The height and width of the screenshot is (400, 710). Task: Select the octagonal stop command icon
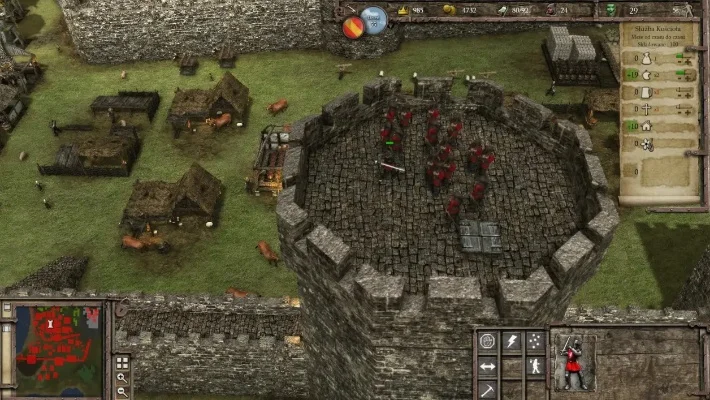point(488,342)
